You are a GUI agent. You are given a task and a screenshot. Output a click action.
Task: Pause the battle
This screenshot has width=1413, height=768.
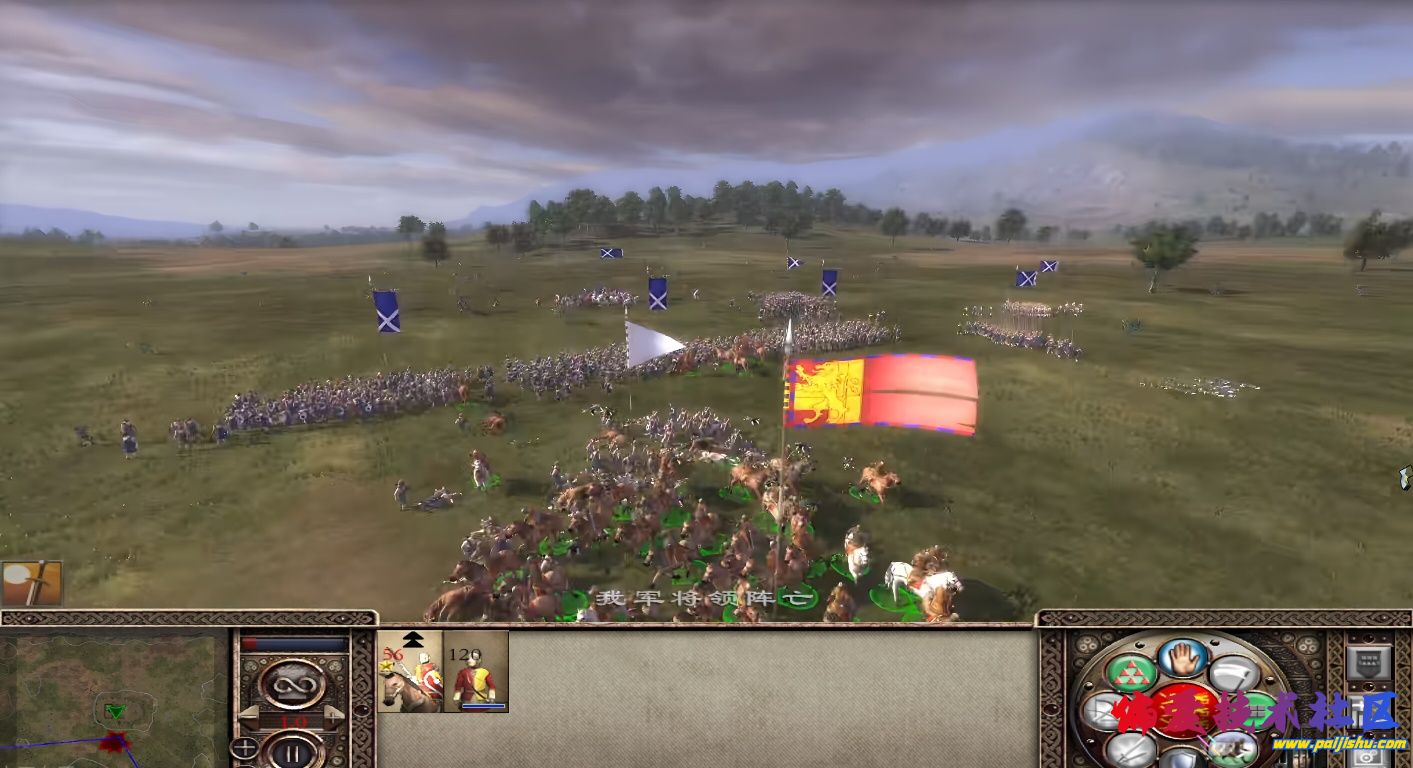(292, 750)
